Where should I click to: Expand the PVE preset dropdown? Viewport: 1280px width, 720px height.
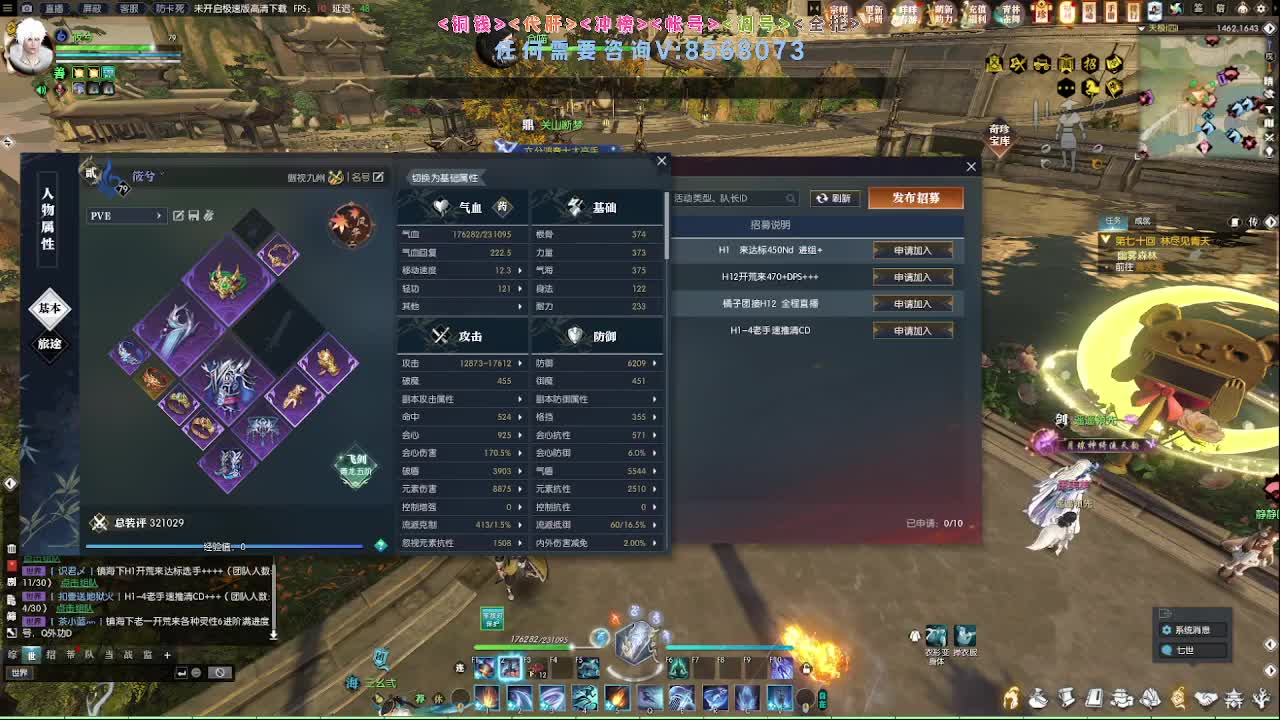pos(160,216)
